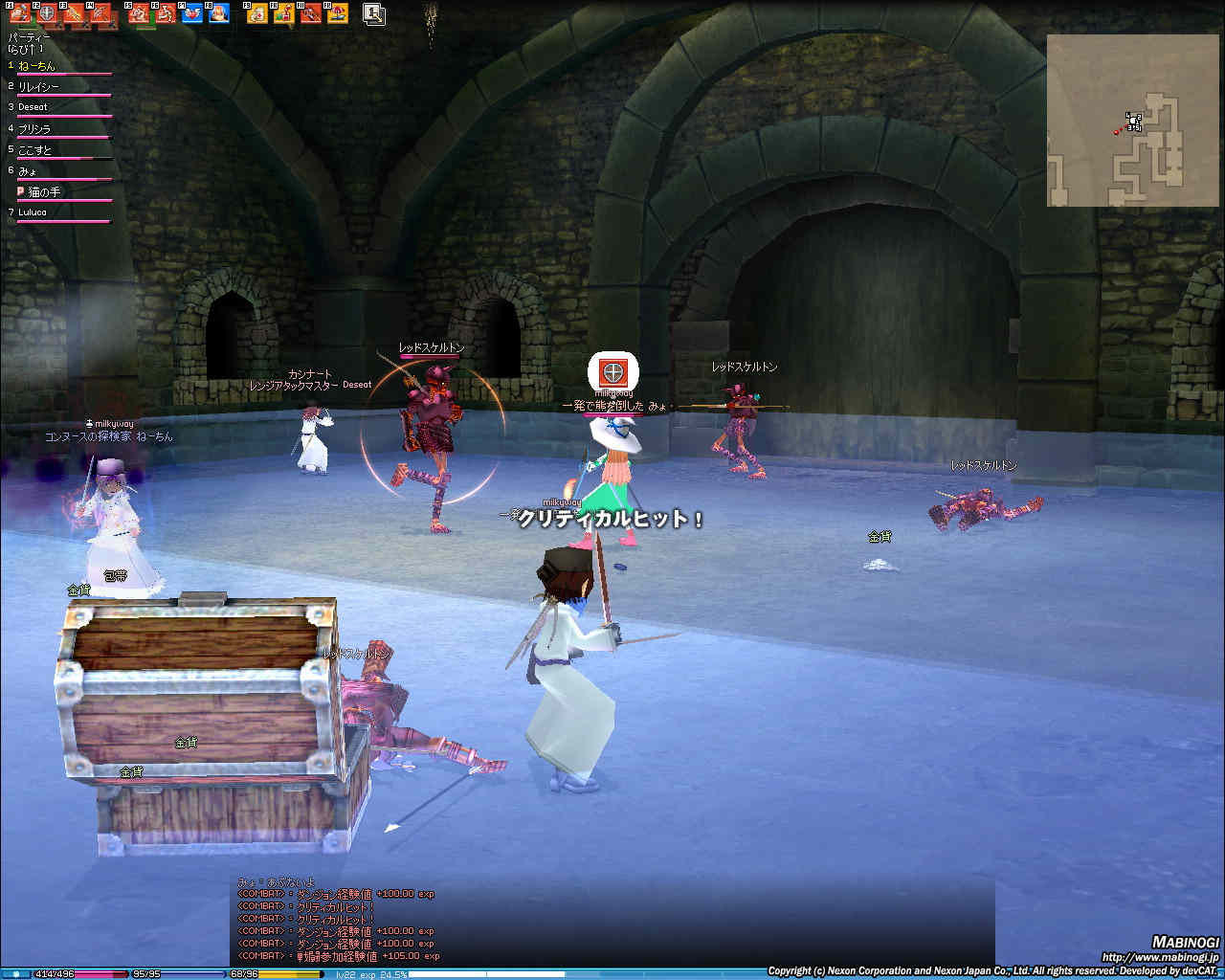The width and height of the screenshot is (1225, 980).
Task: Select the F12 yellow hotkey icon
Action: coord(337,13)
